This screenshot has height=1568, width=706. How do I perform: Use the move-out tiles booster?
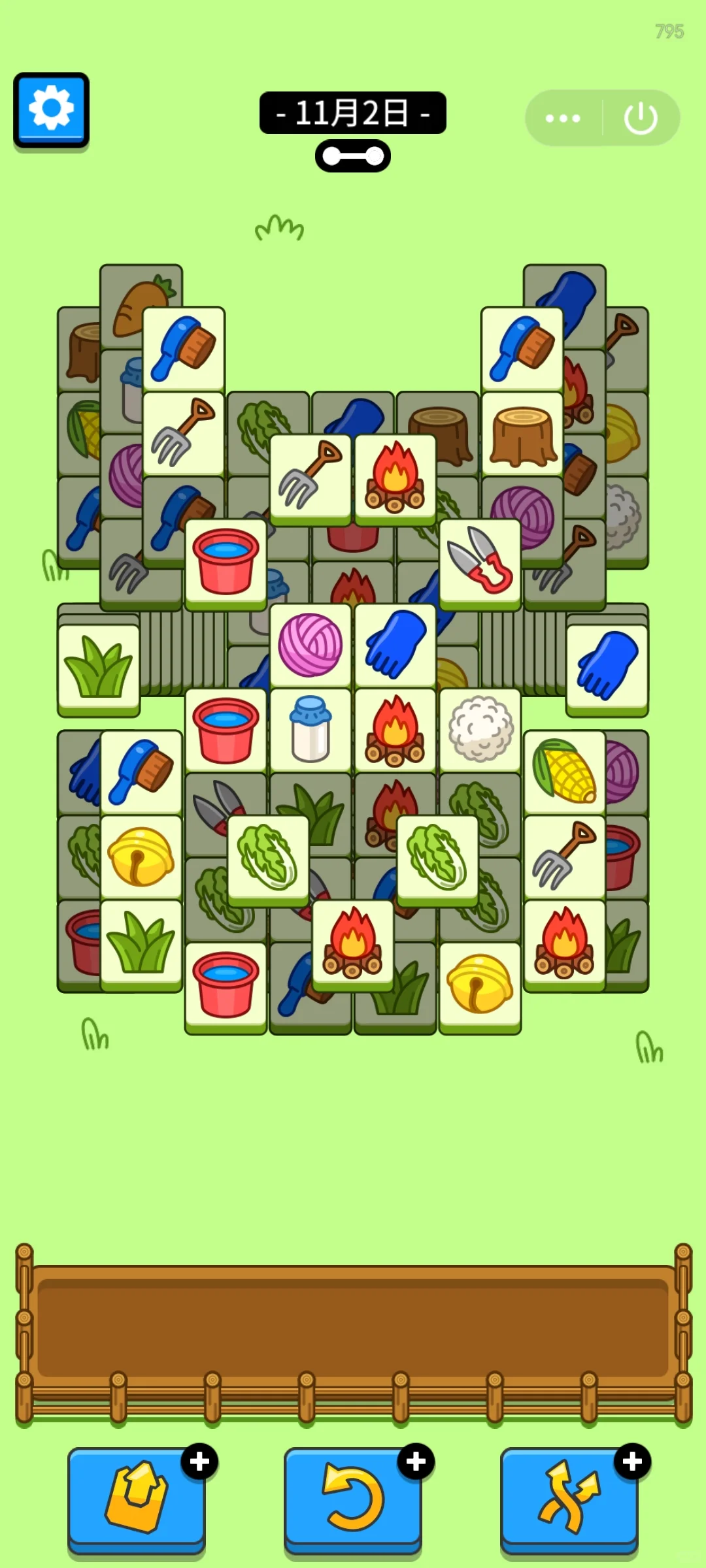pos(136,1496)
